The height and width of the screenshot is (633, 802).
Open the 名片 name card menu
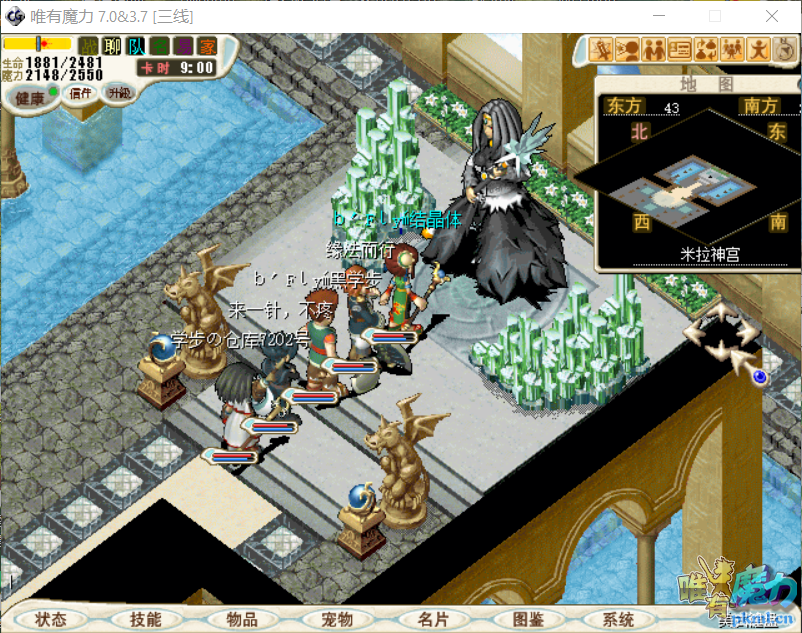[x=432, y=619]
